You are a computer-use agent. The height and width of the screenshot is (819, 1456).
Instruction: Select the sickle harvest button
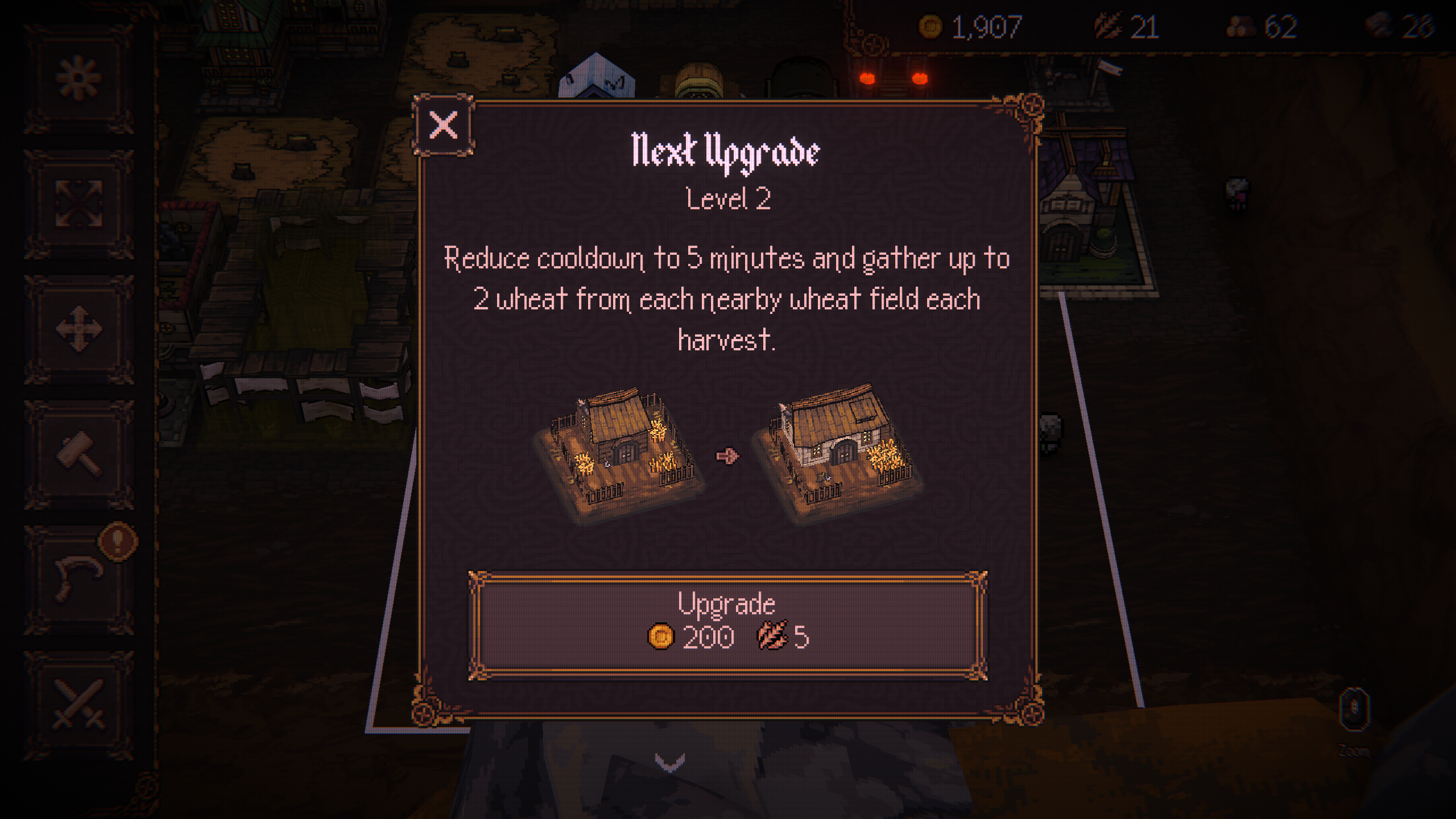79,578
